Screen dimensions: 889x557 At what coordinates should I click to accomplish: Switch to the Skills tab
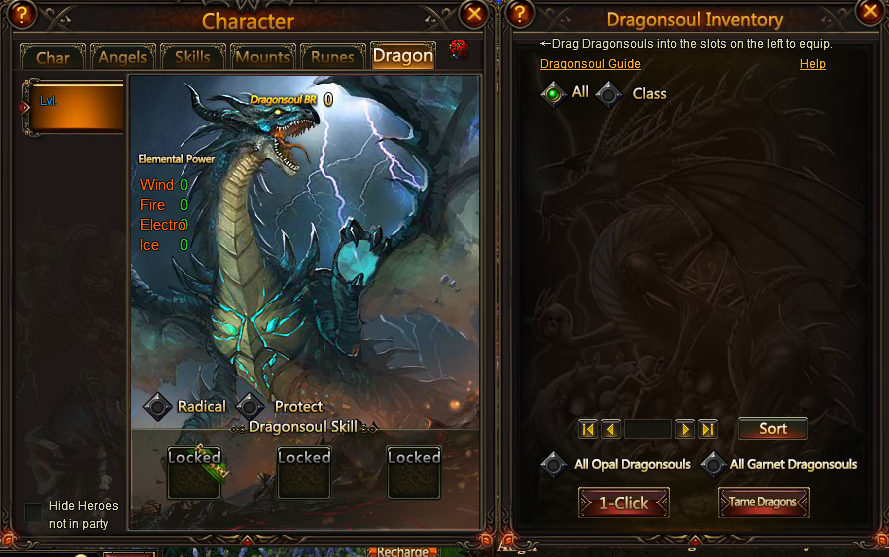[193, 57]
